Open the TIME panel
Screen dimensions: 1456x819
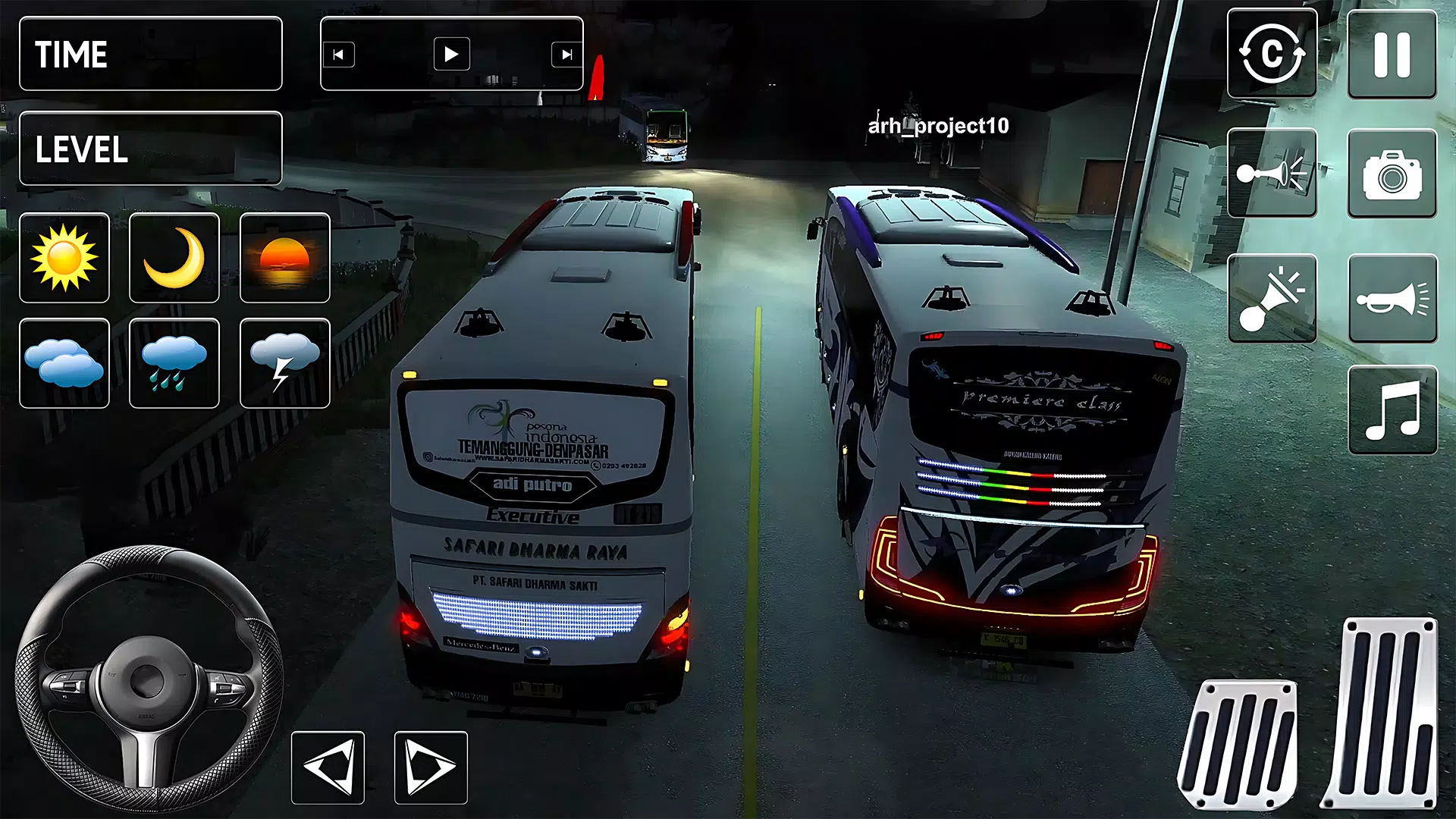tap(149, 53)
